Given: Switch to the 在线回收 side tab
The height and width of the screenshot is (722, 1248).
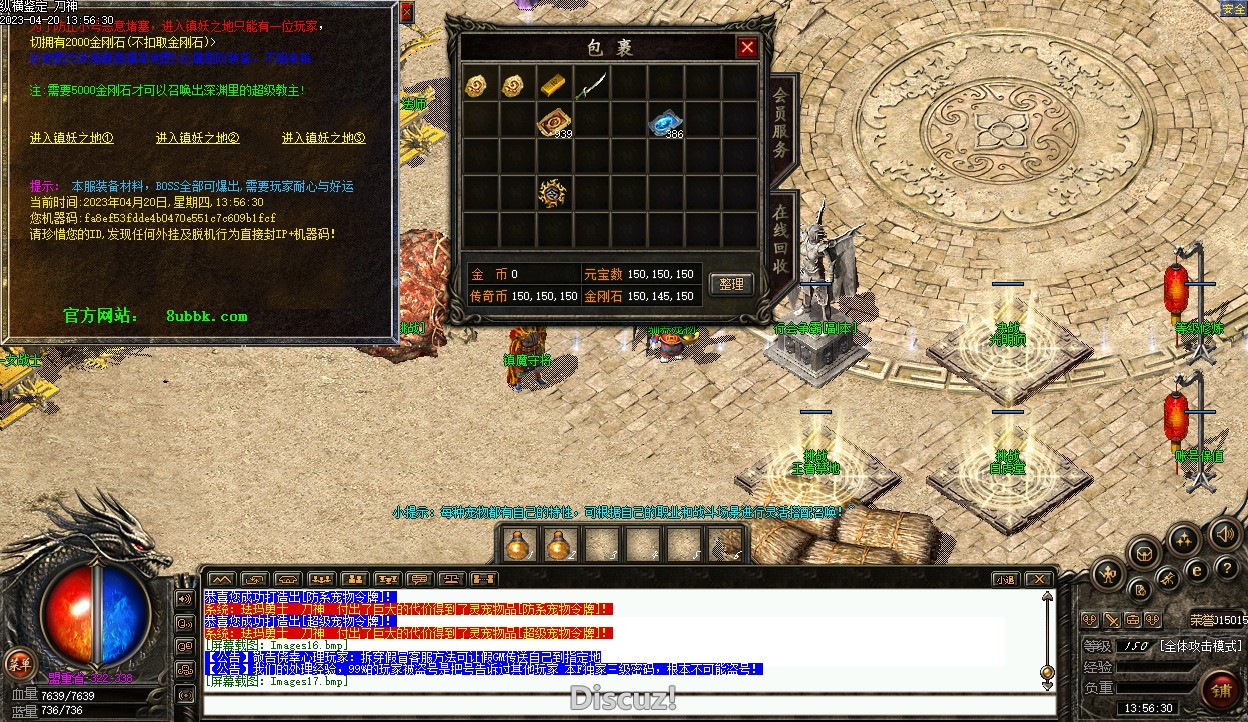Looking at the screenshot, I should coord(780,240).
